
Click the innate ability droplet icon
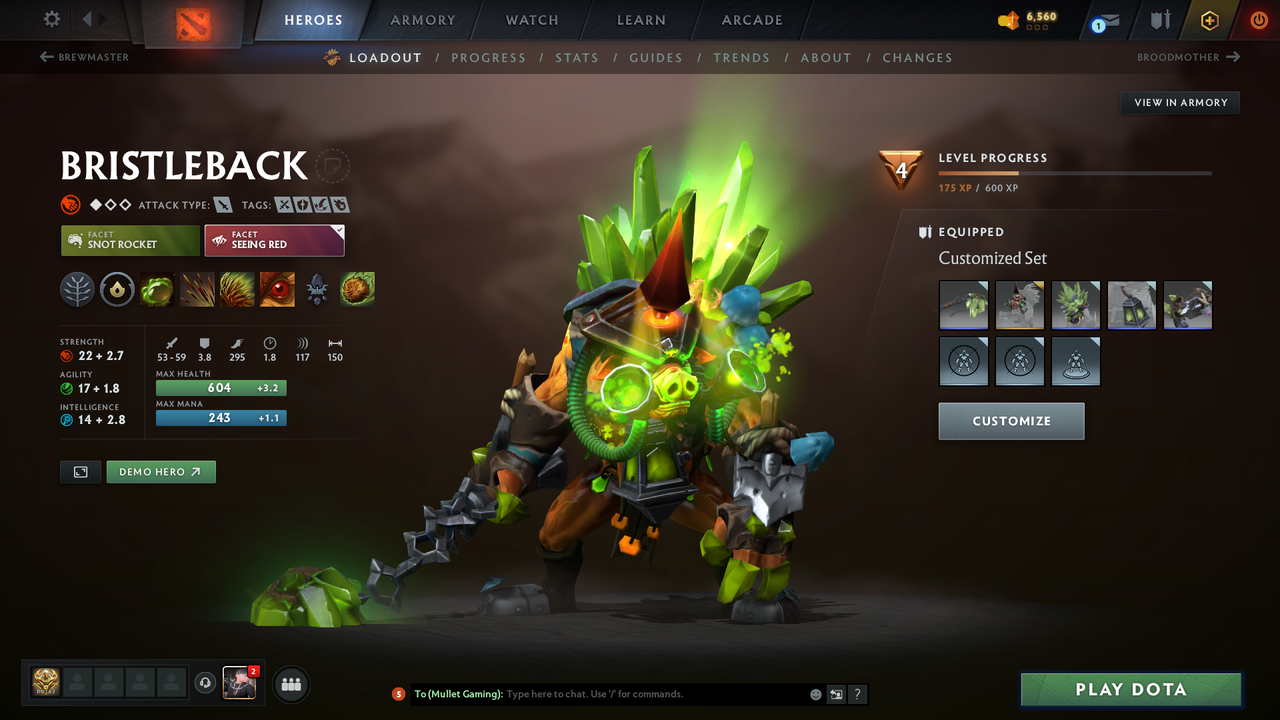(117, 290)
